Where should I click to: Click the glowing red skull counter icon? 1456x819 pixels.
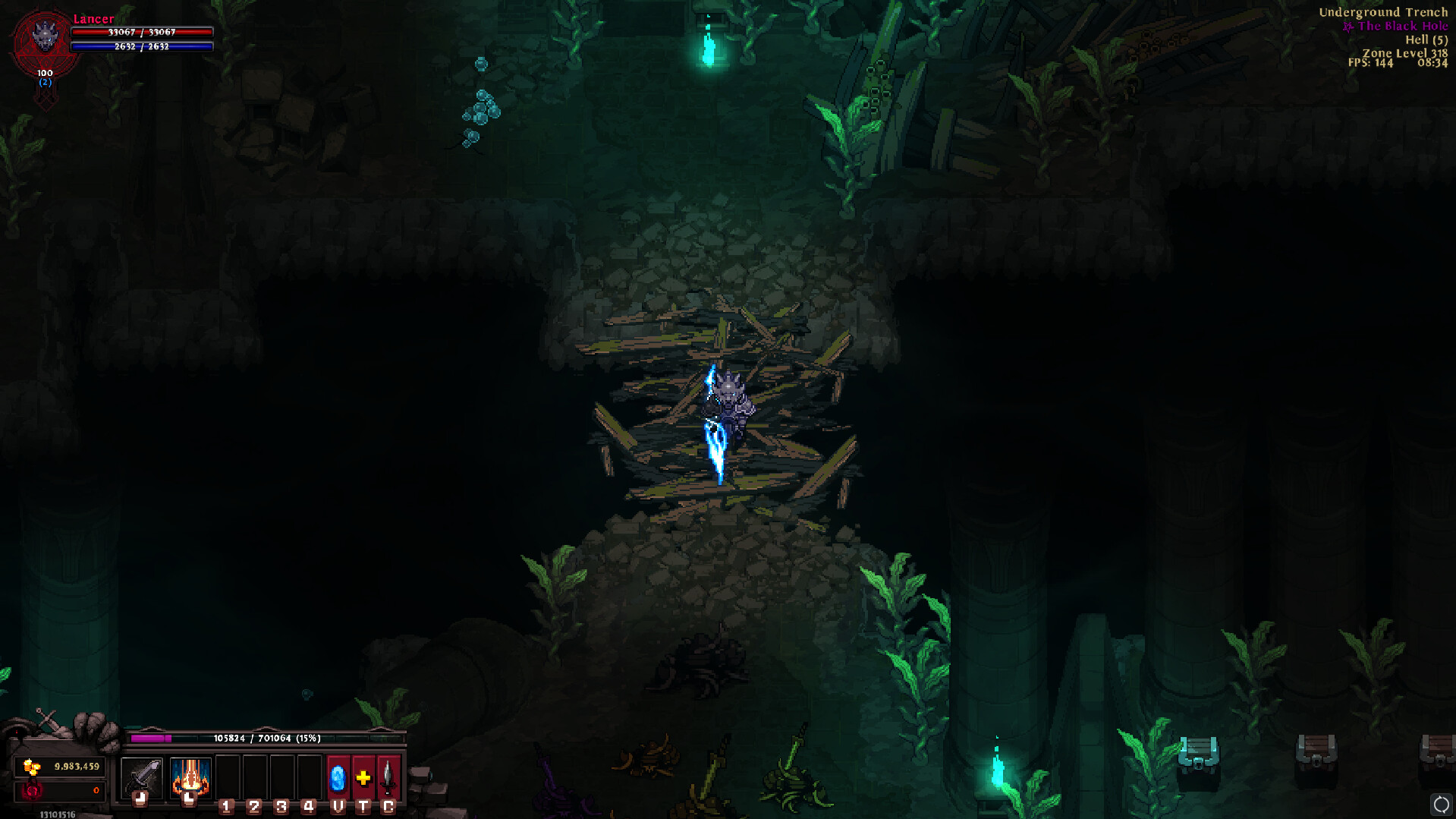pyautogui.click(x=32, y=790)
